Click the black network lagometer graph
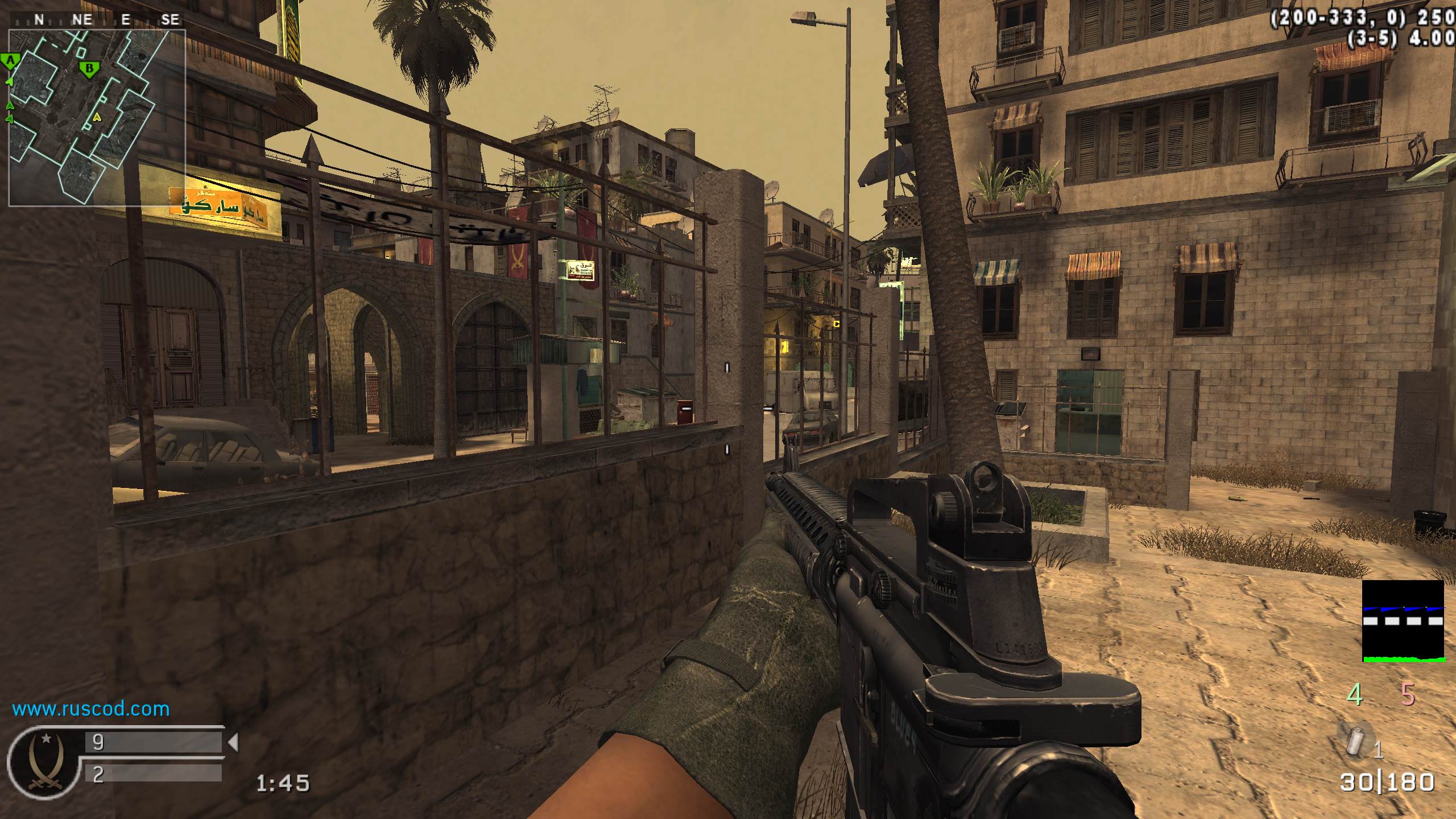The image size is (1456, 819). coord(1403,621)
